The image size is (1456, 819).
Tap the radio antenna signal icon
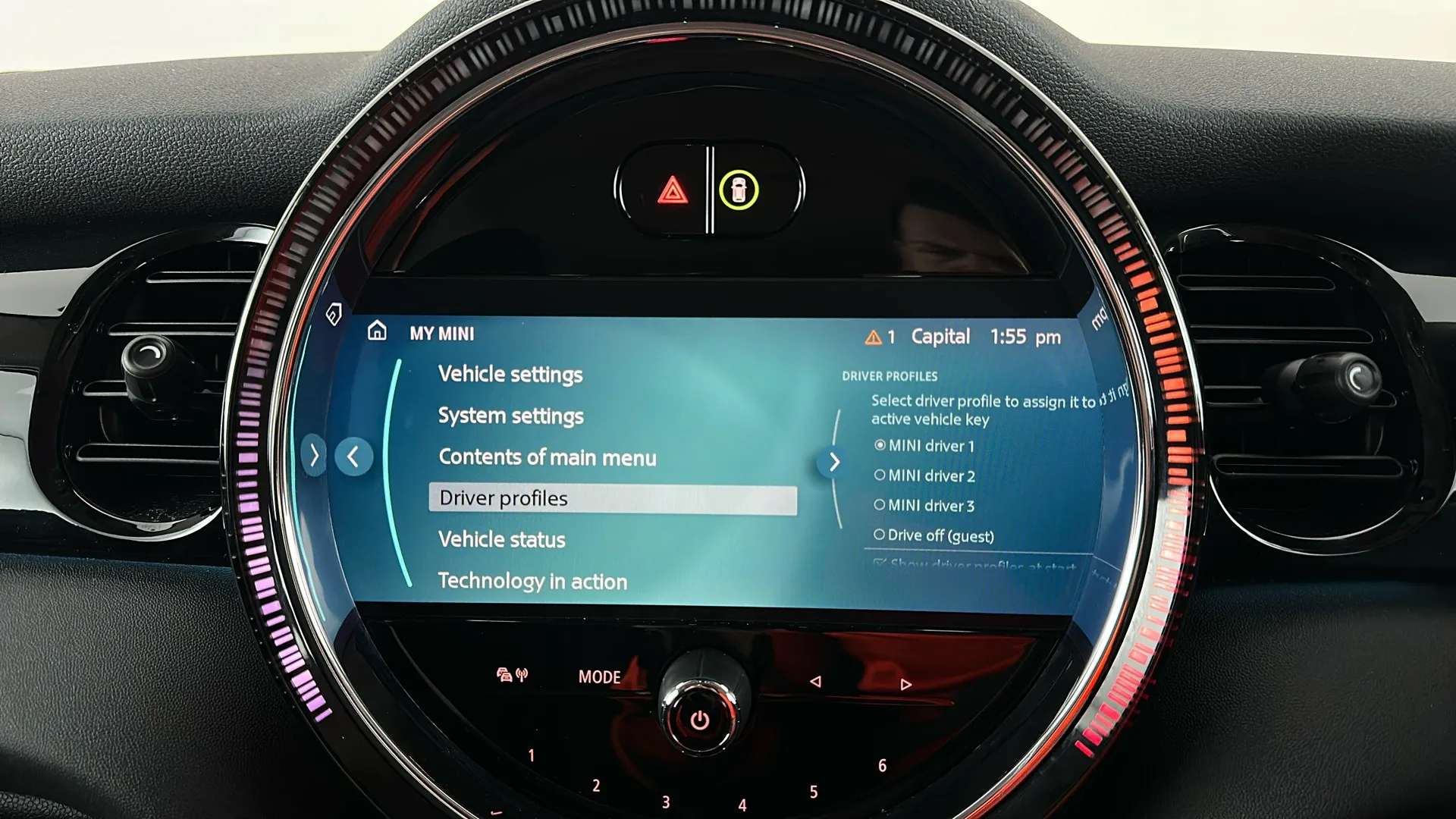tap(522, 675)
